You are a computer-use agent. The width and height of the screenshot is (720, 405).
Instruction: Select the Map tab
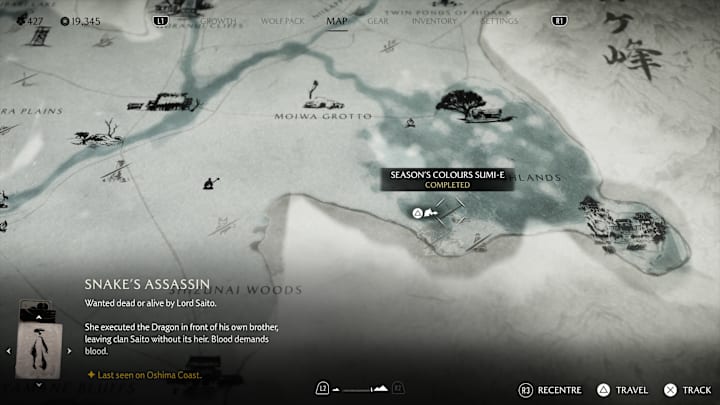337,20
